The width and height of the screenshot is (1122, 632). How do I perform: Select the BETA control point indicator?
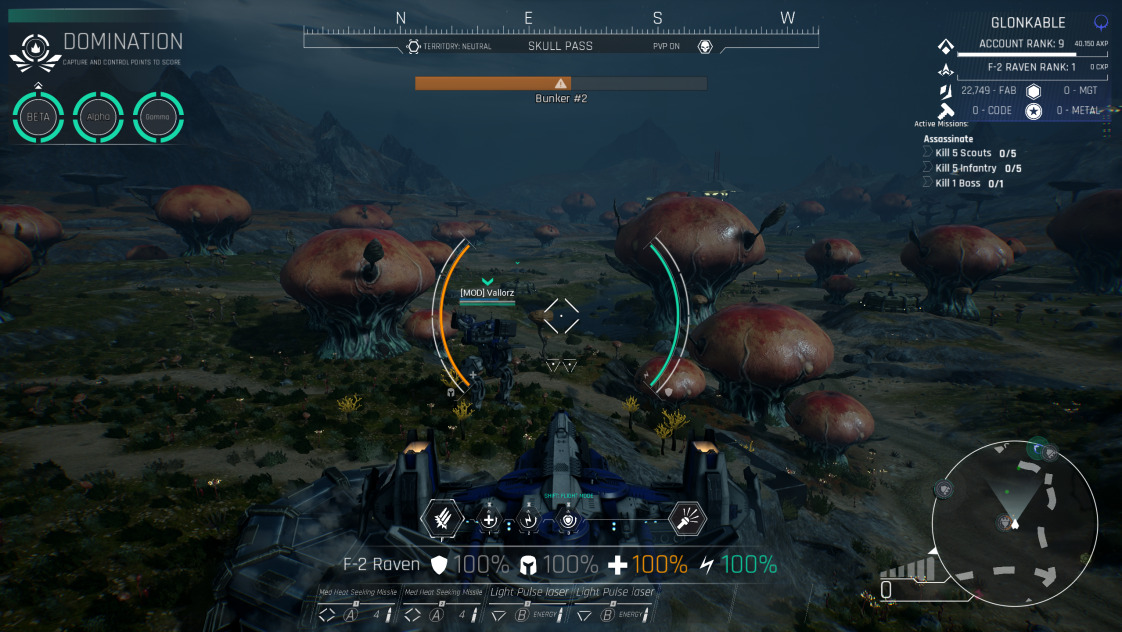38,117
